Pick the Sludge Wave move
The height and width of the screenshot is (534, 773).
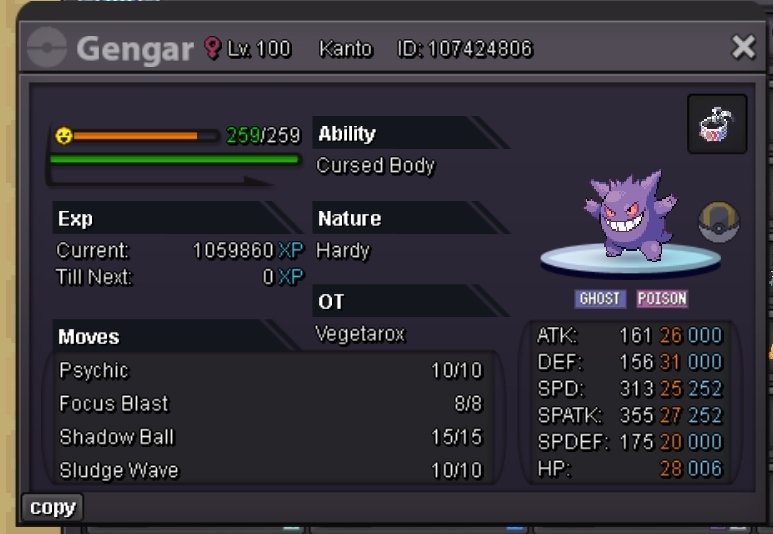[270, 469]
